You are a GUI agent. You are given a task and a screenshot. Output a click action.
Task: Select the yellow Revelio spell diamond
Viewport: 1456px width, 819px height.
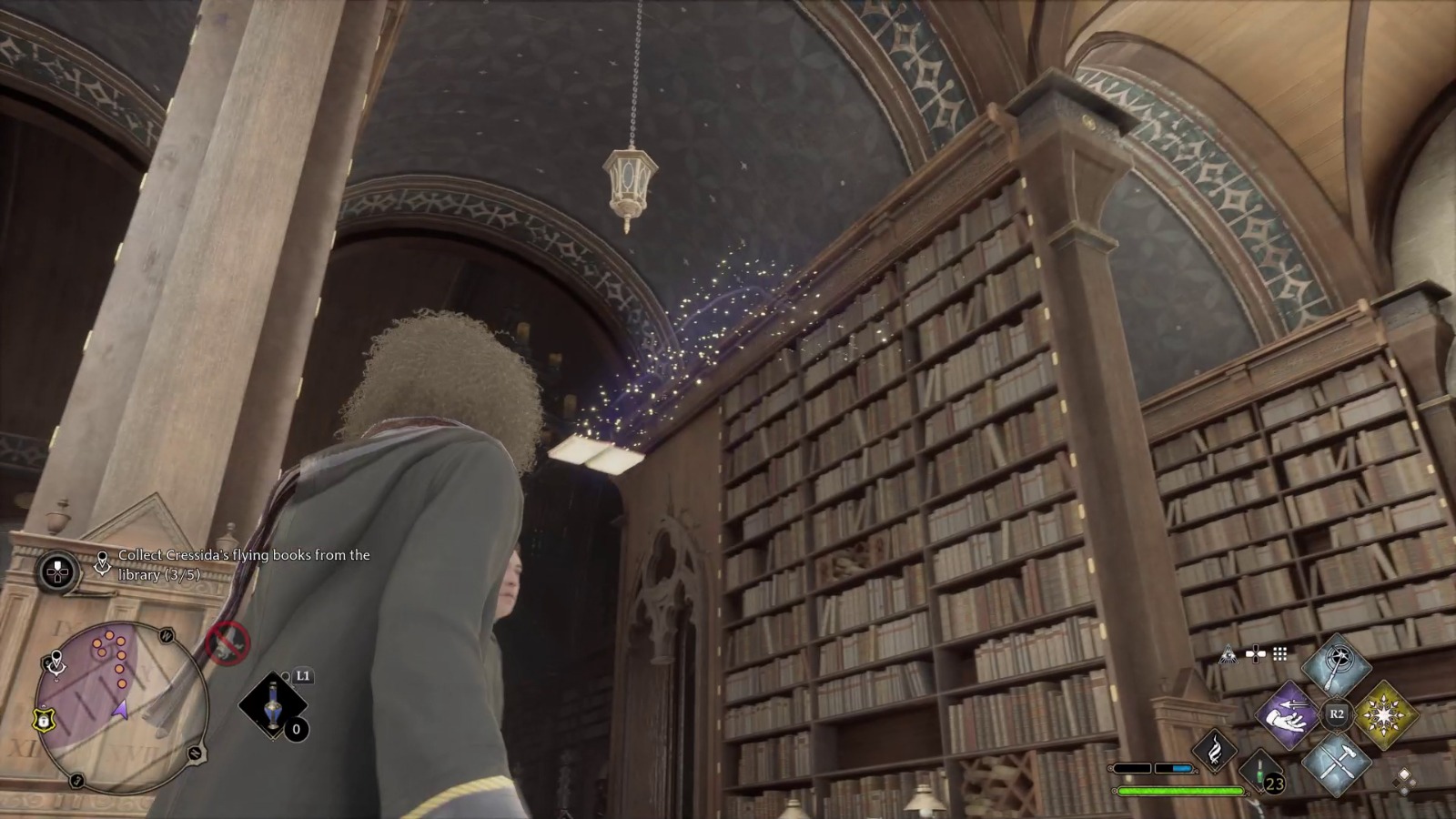pos(1388,715)
